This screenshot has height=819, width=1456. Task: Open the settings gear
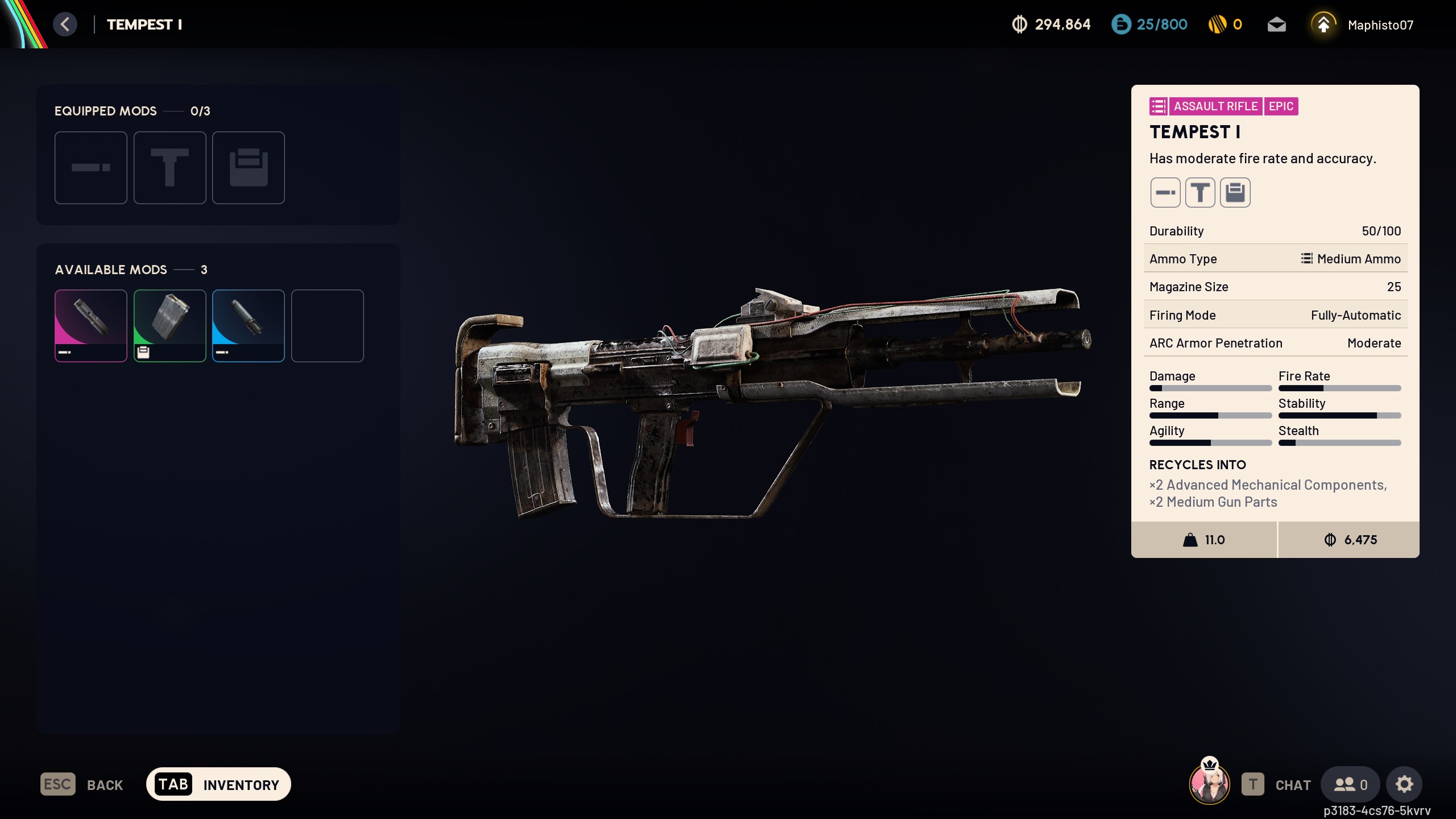click(1404, 784)
